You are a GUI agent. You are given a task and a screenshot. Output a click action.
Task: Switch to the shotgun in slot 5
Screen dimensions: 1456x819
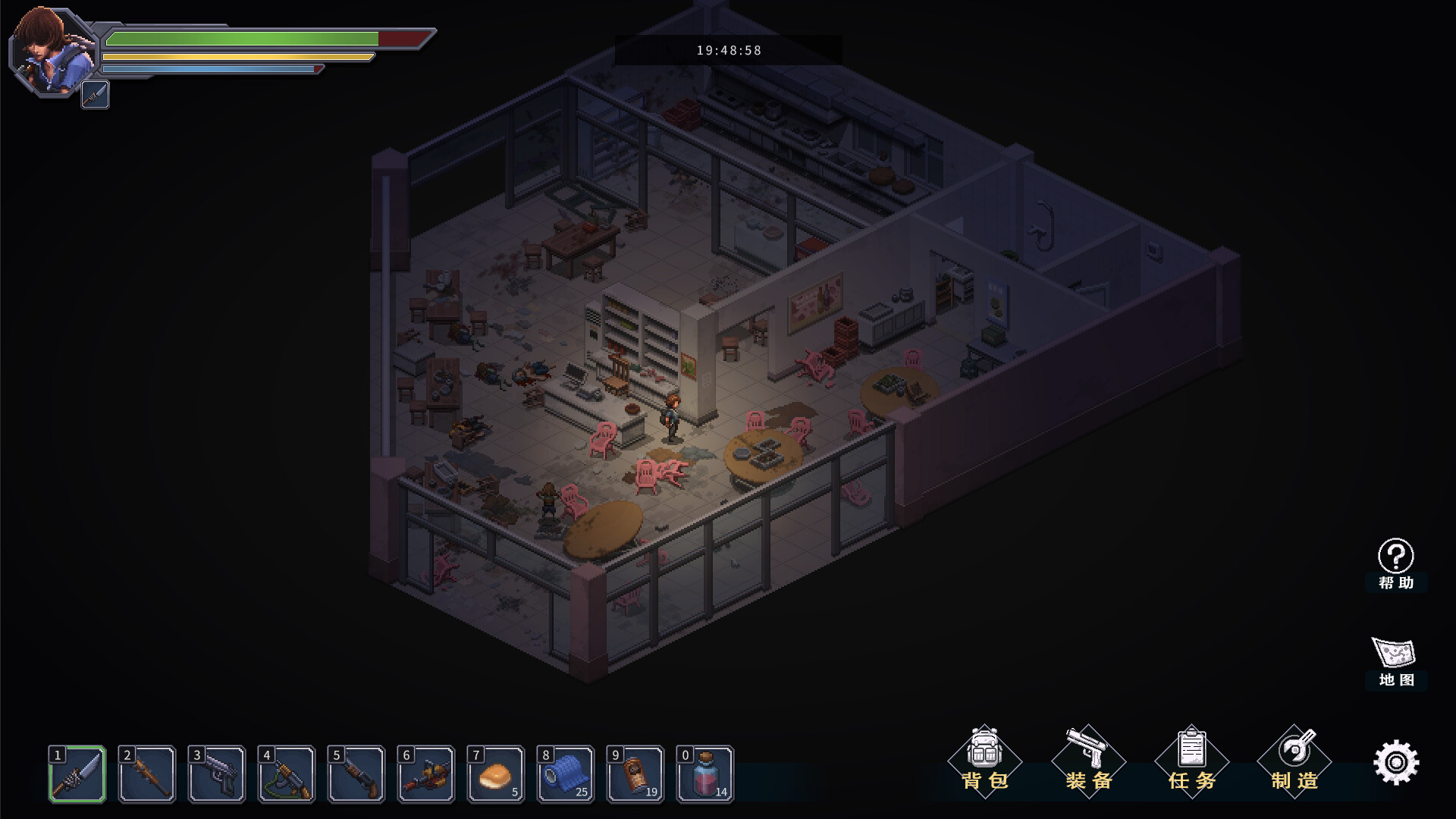tap(356, 774)
